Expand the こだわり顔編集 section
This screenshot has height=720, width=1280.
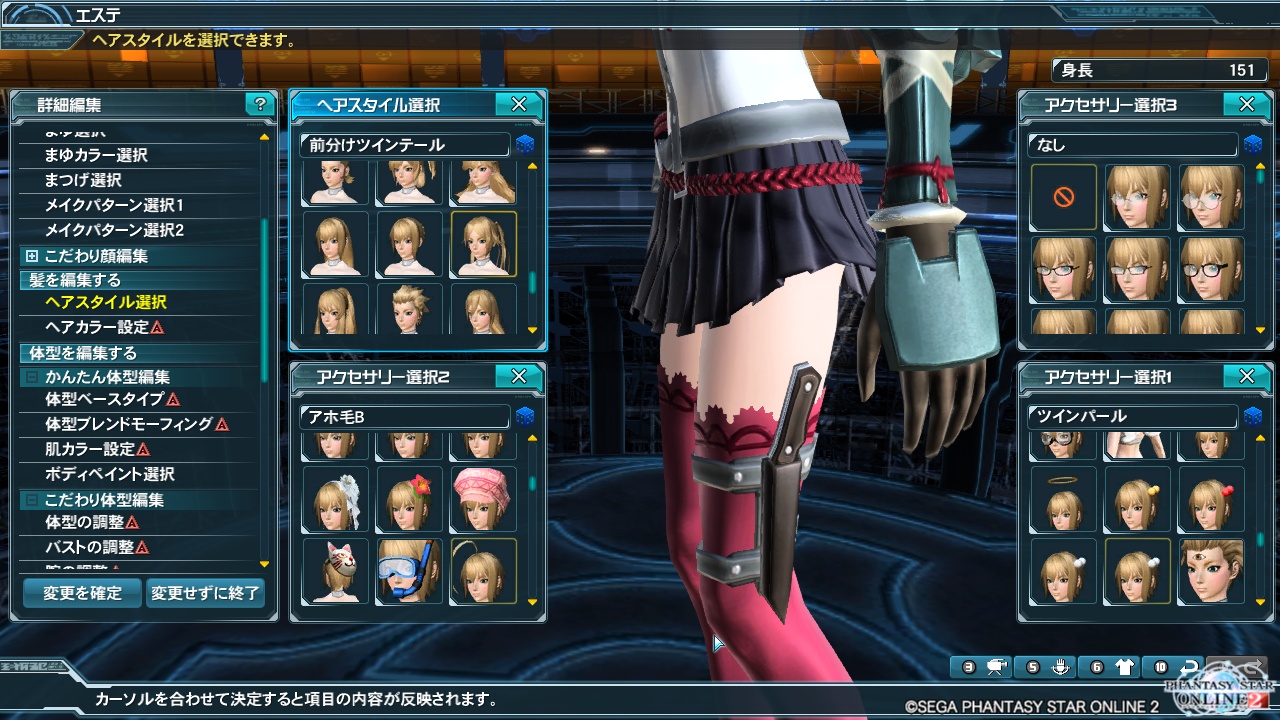31,256
